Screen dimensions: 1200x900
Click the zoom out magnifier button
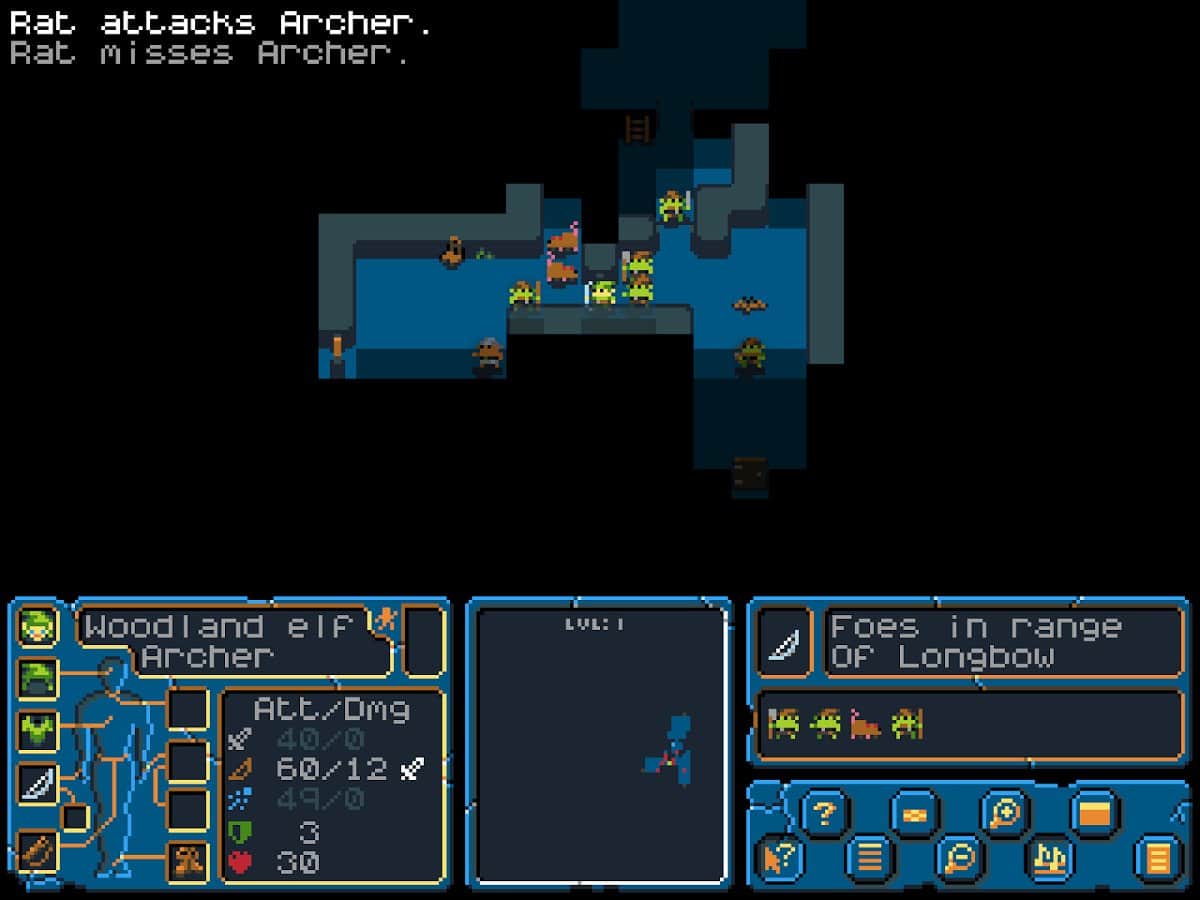pos(960,858)
